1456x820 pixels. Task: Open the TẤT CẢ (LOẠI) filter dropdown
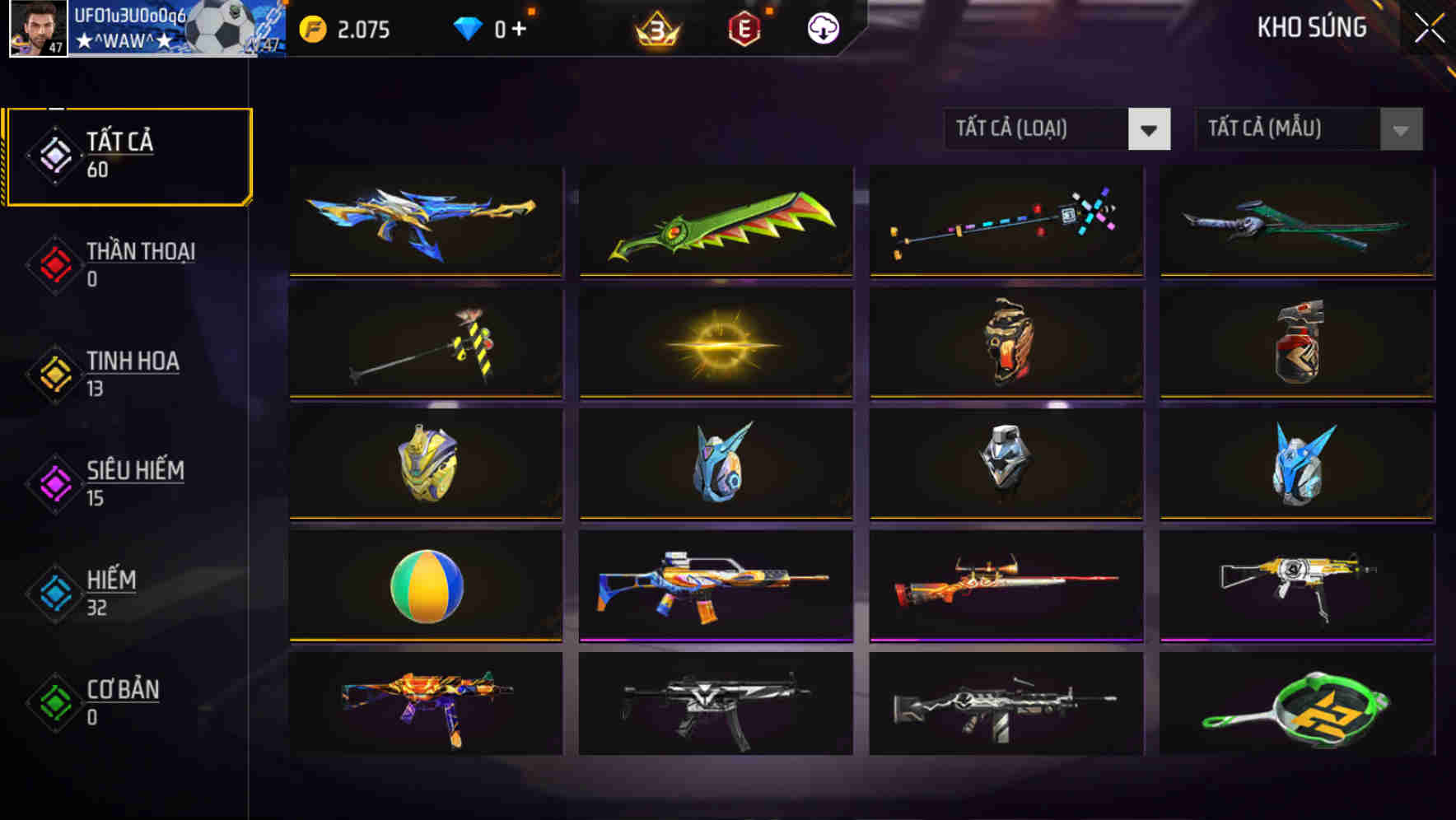[1038, 129]
